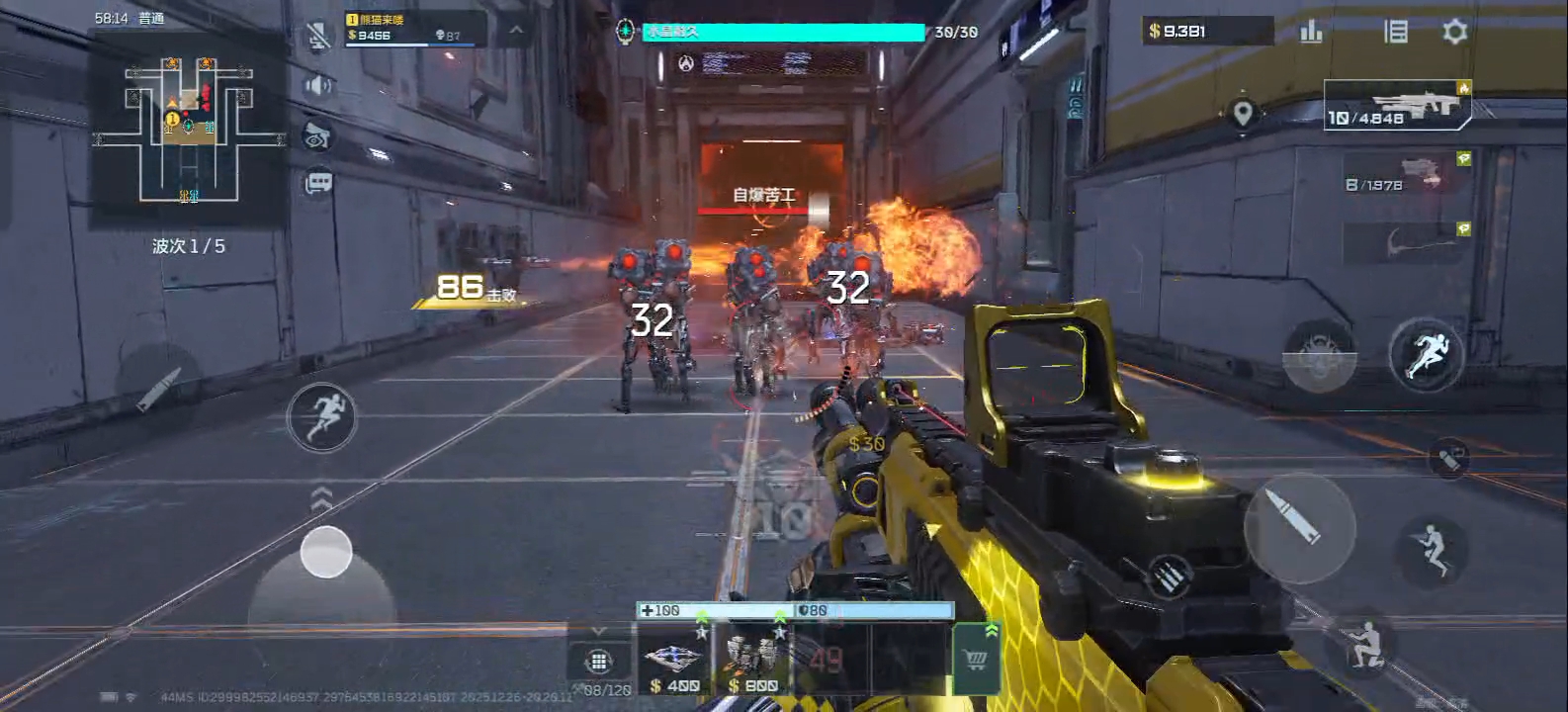1568x712 pixels.
Task: Buy the $800 turret item
Action: [753, 660]
